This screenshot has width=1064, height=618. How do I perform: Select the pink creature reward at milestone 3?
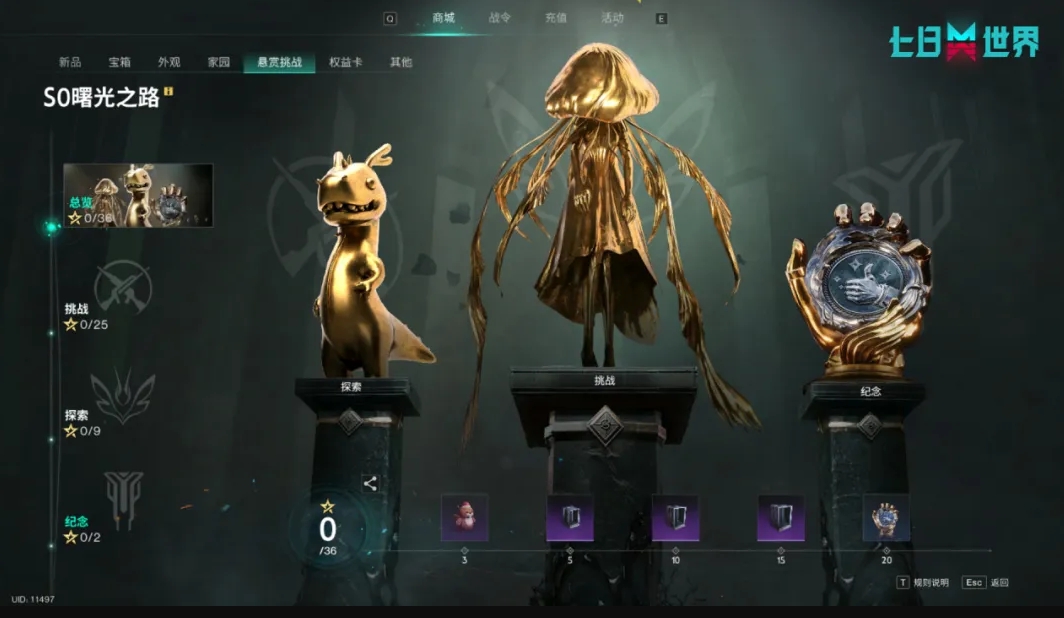coord(465,517)
